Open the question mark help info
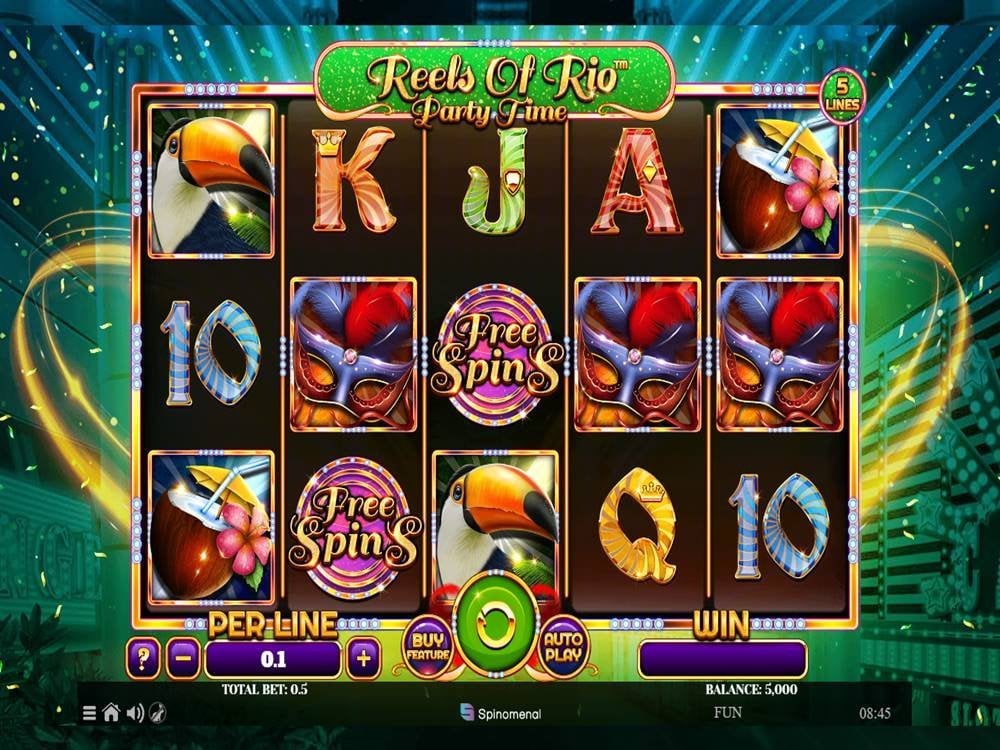The width and height of the screenshot is (1000, 750). click(x=144, y=659)
